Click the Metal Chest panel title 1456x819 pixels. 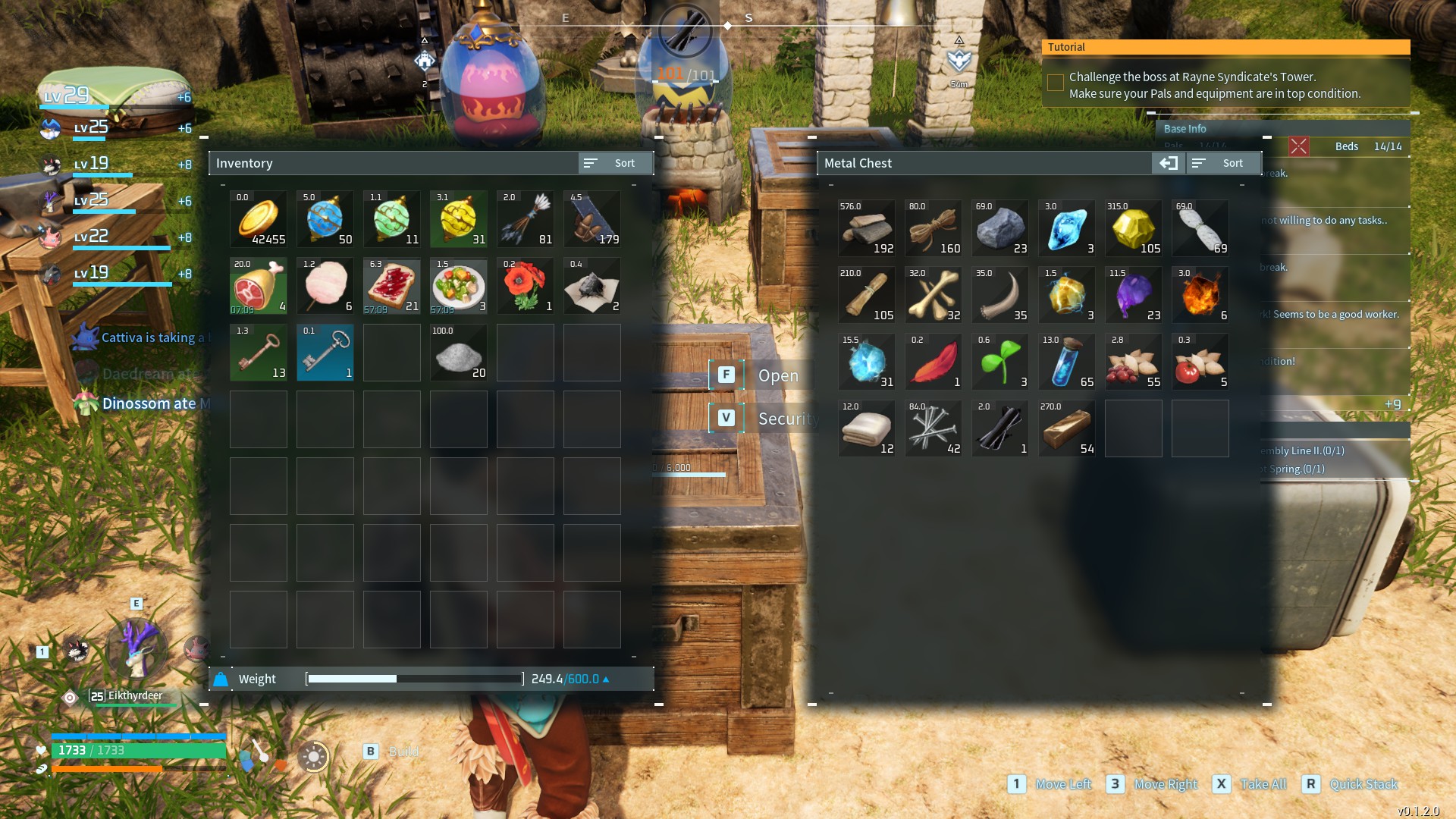tap(858, 162)
